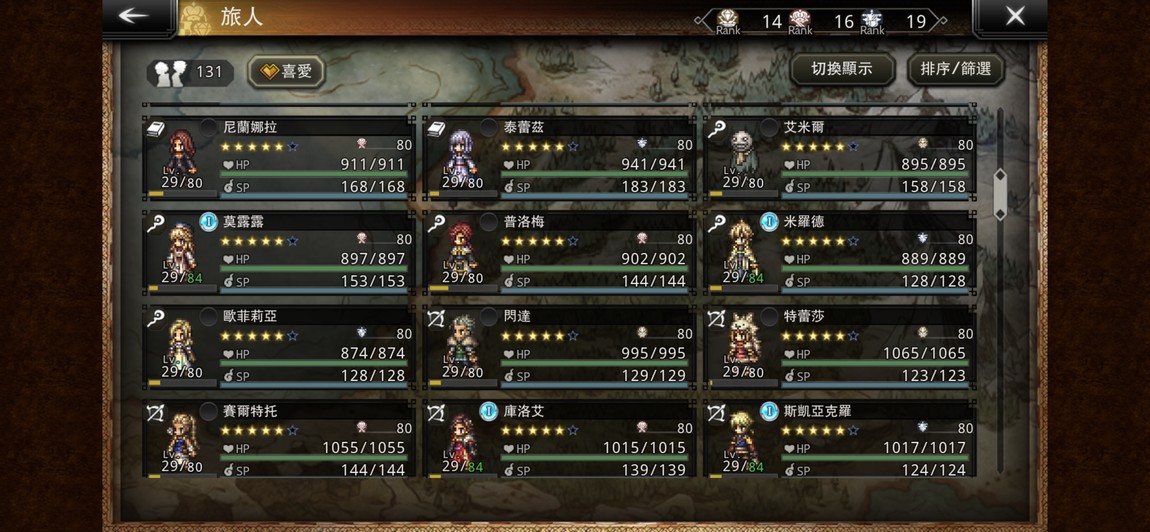The image size is (1150, 532).
Task: Select traveler 歐菲莉亞
Action: 278,346
